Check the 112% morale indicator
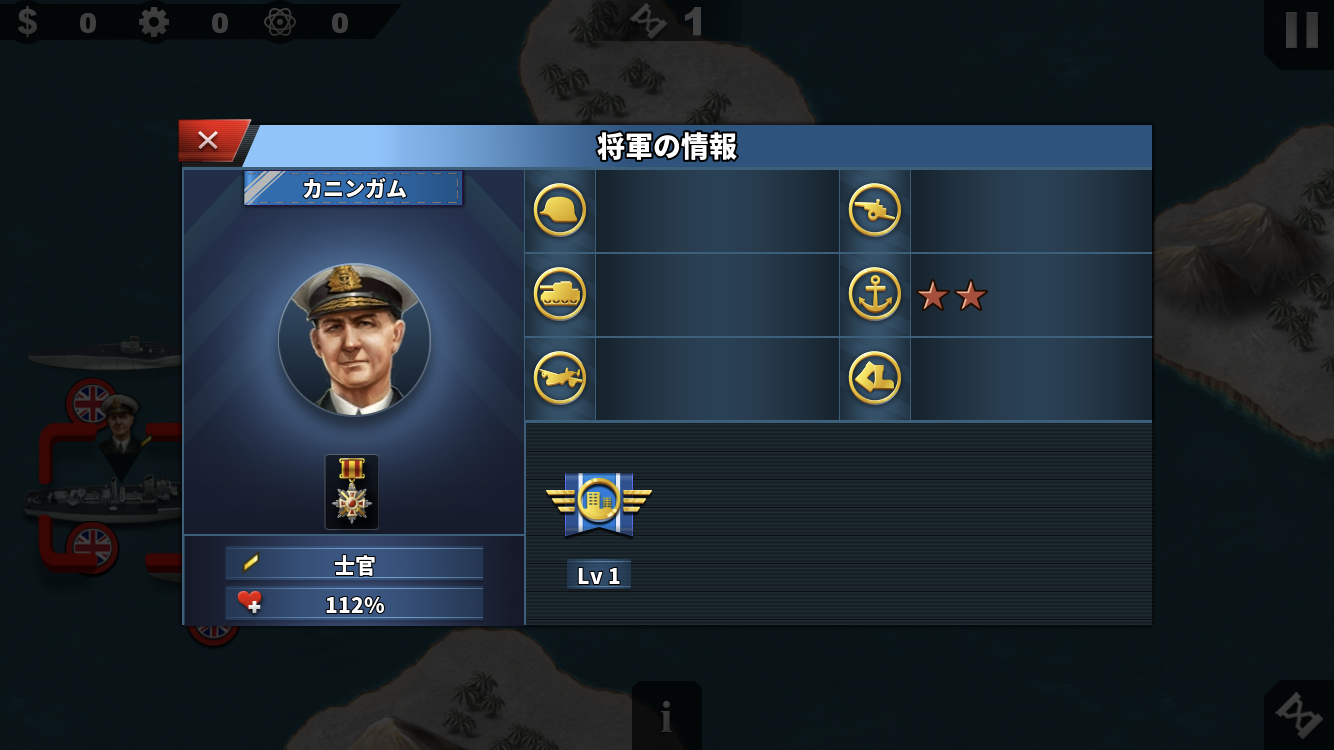 tap(354, 602)
